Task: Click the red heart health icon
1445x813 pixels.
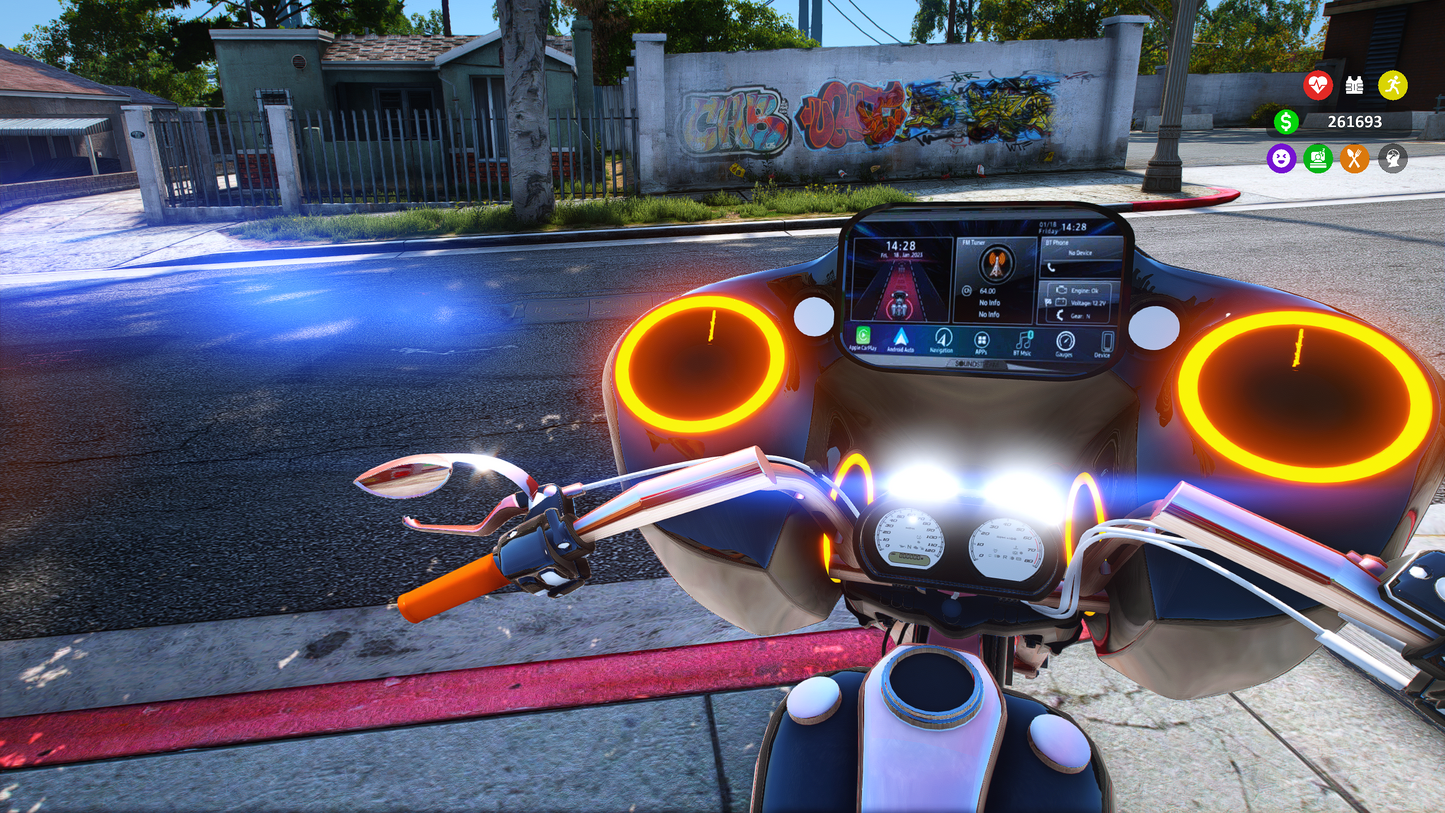Action: [x=1318, y=85]
